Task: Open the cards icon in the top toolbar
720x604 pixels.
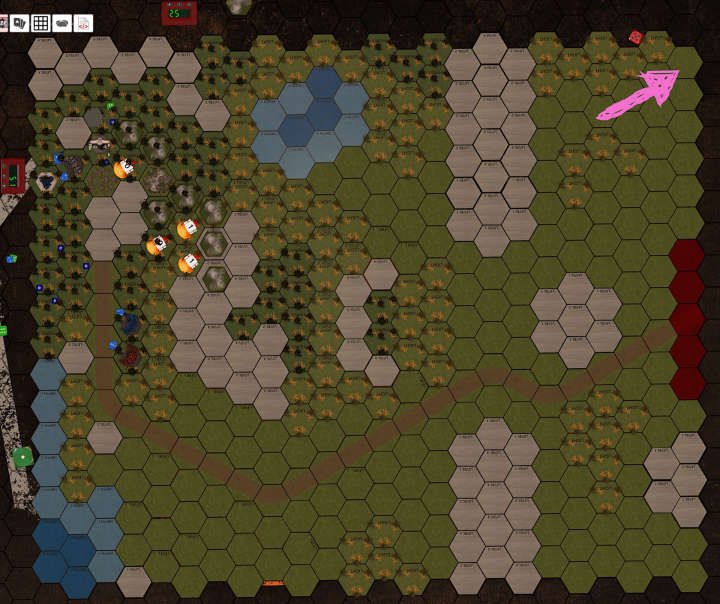Action: click(20, 22)
